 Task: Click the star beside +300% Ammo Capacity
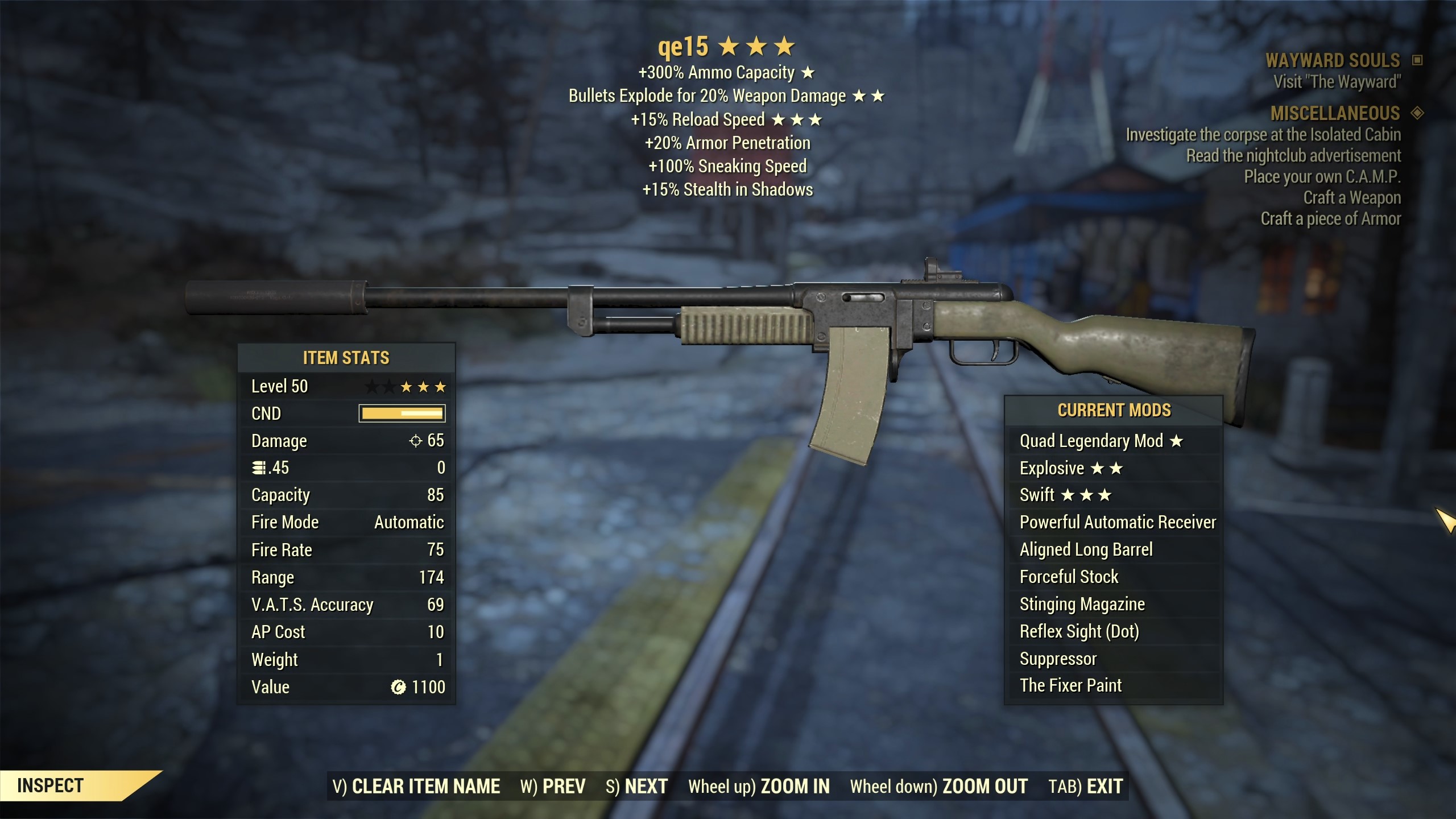(809, 73)
